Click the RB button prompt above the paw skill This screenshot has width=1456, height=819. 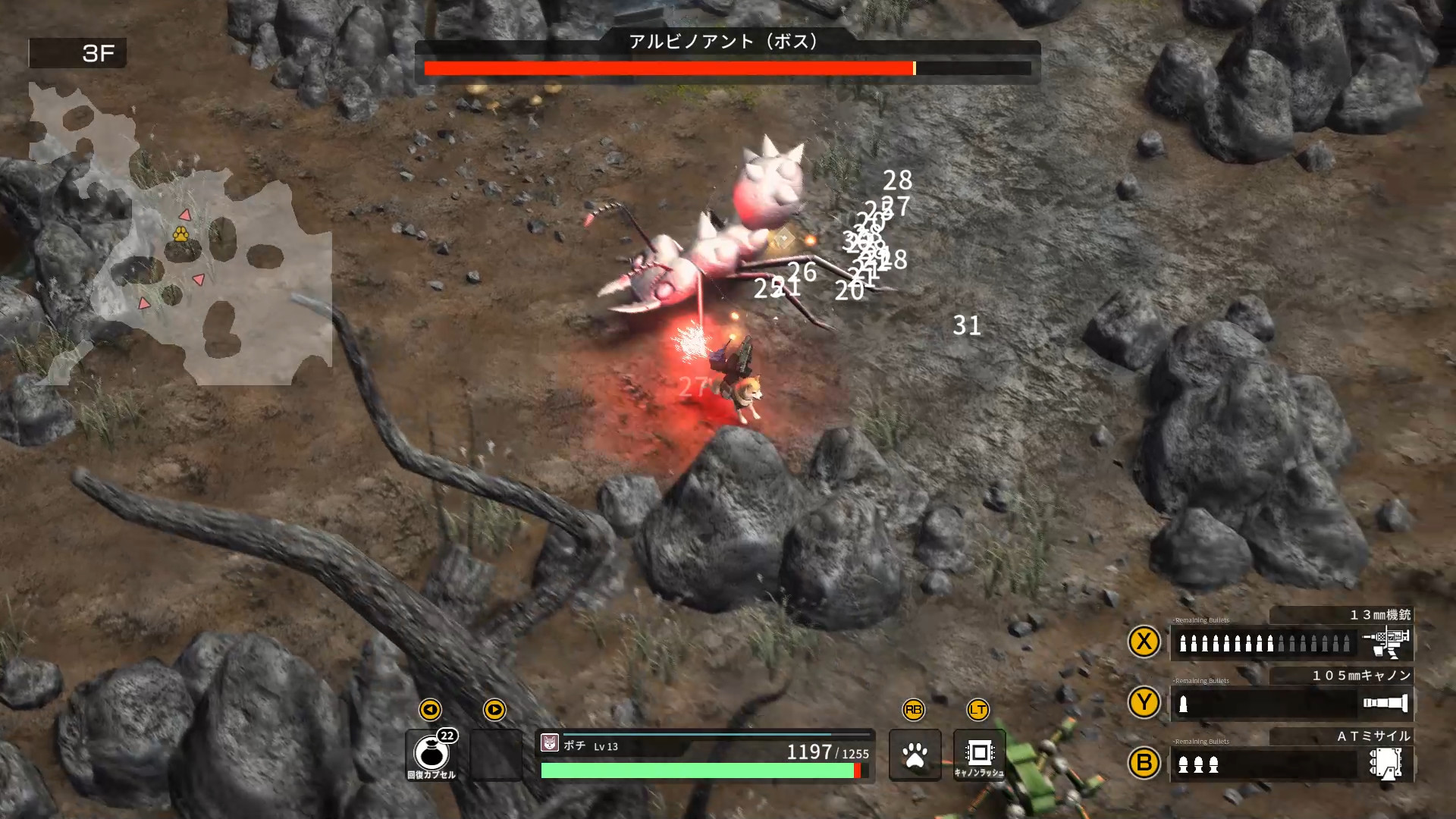915,711
